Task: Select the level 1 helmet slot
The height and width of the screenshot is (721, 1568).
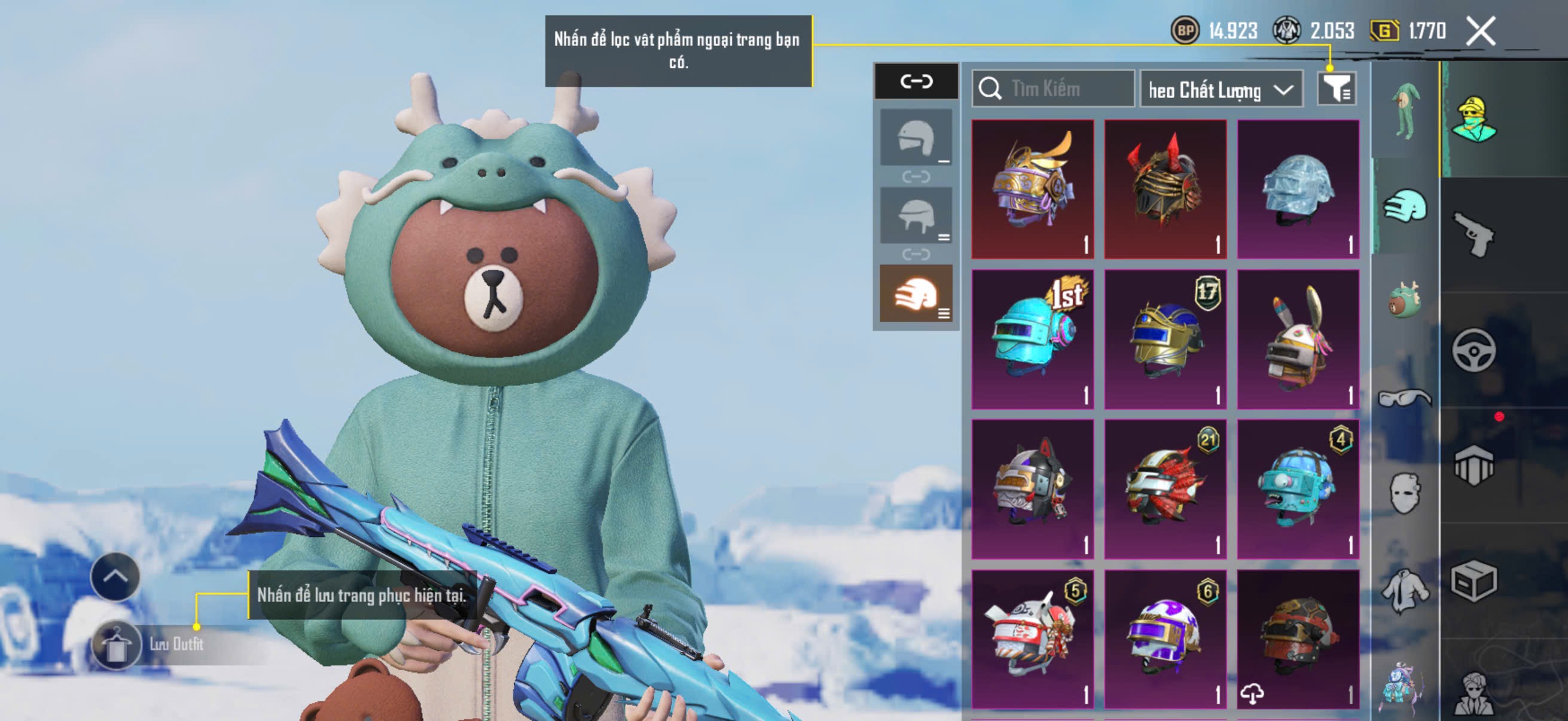Action: tap(916, 138)
